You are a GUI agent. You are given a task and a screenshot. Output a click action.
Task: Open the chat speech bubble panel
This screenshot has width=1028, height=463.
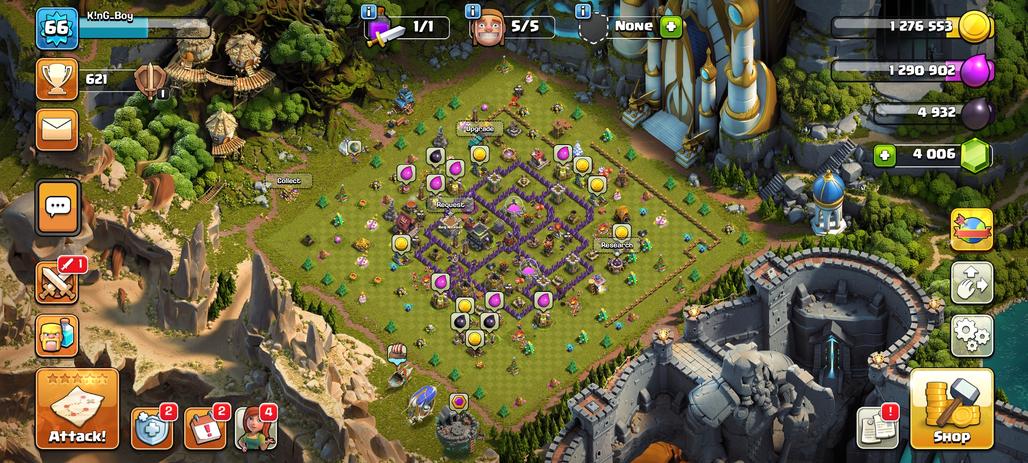click(x=58, y=207)
